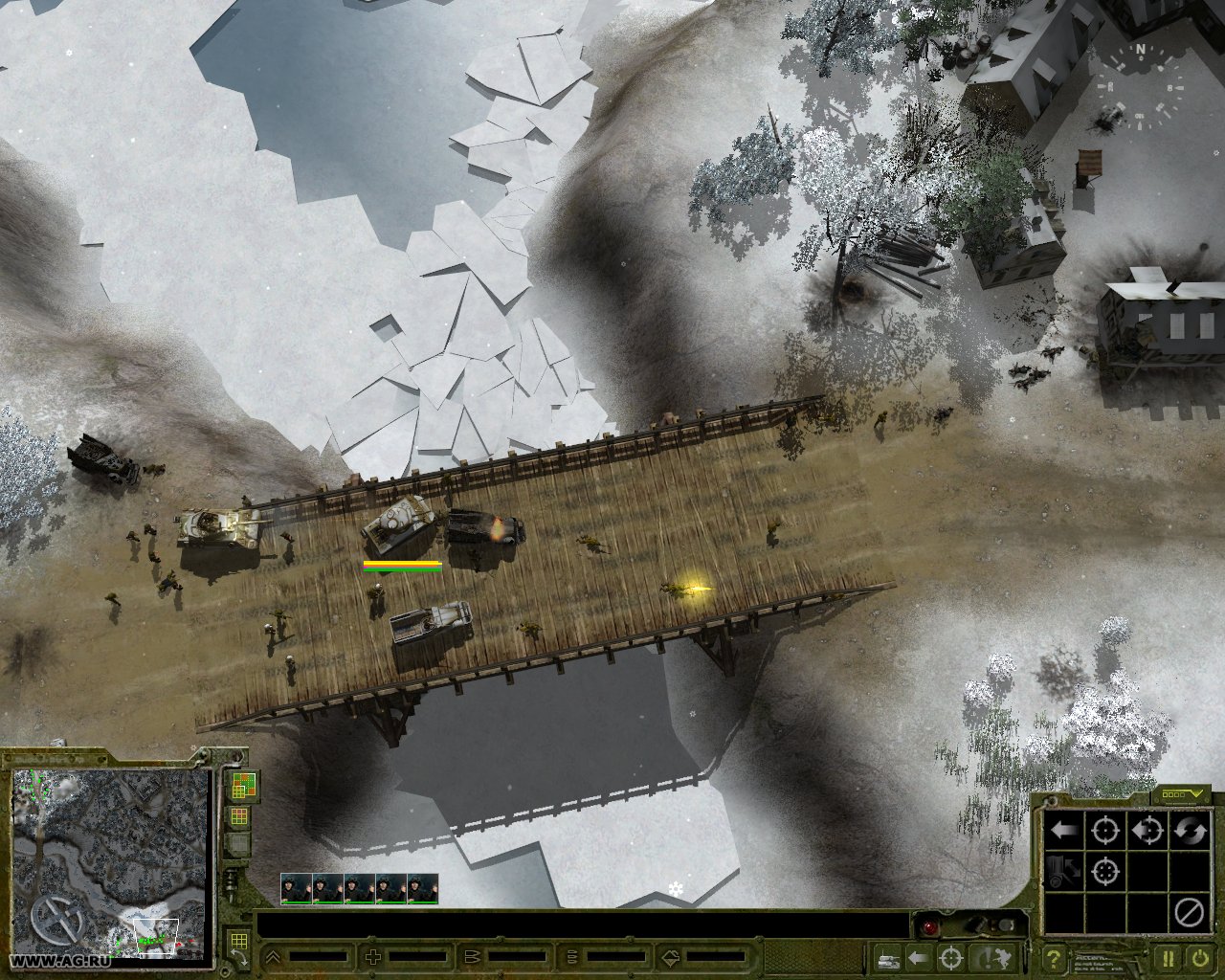The image size is (1225, 980).
Task: Click the grid with curved arrows button
Action: 238,945
